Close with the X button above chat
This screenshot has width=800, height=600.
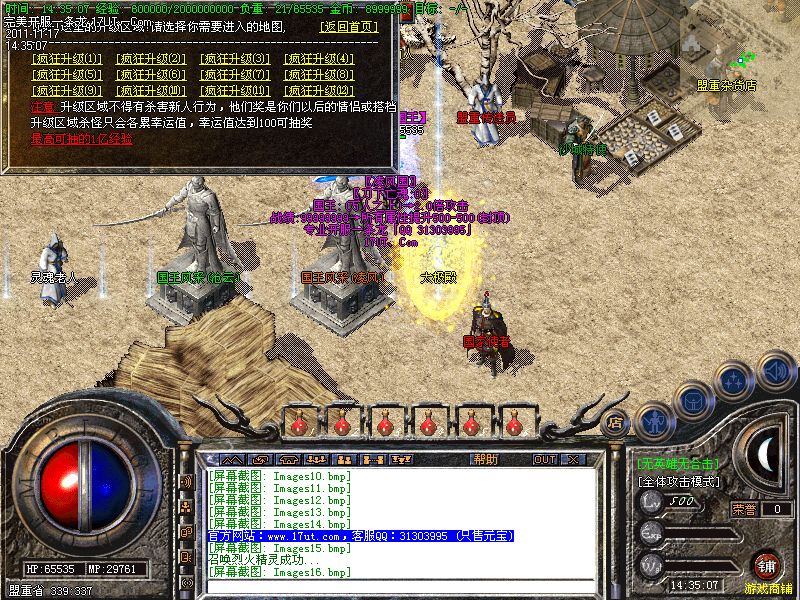[x=573, y=460]
